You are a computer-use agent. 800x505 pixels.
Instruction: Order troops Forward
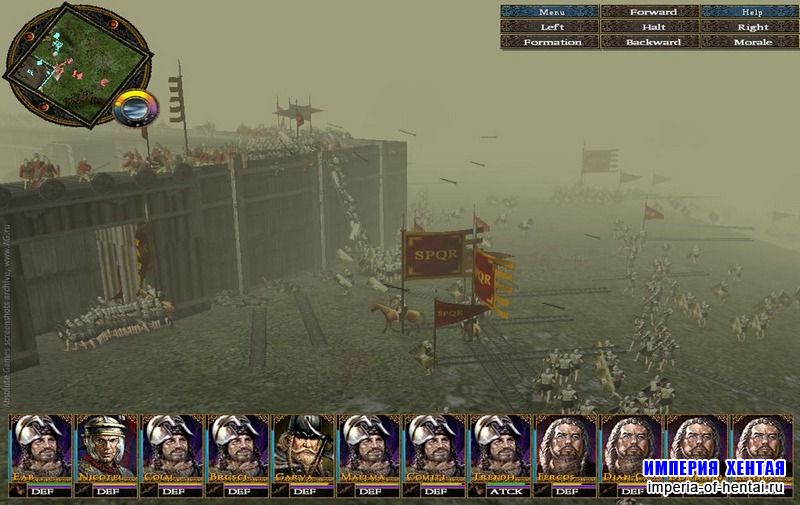pos(651,12)
